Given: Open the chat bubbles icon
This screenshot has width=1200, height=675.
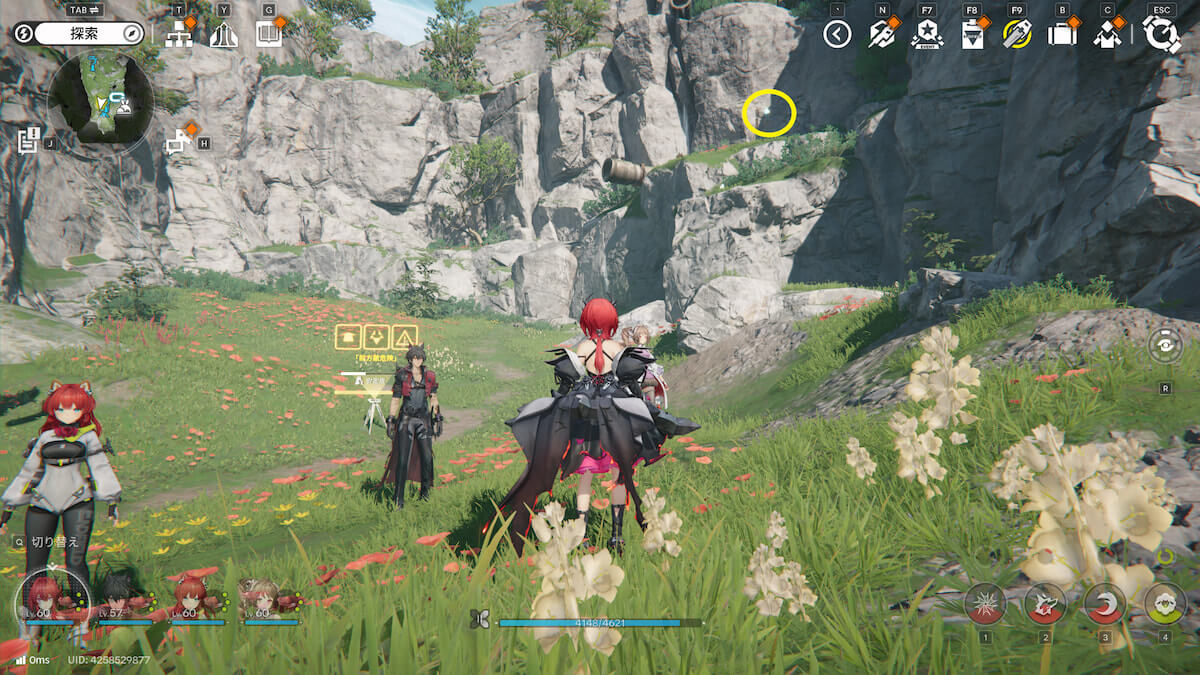Looking at the screenshot, I should pyautogui.click(x=178, y=142).
